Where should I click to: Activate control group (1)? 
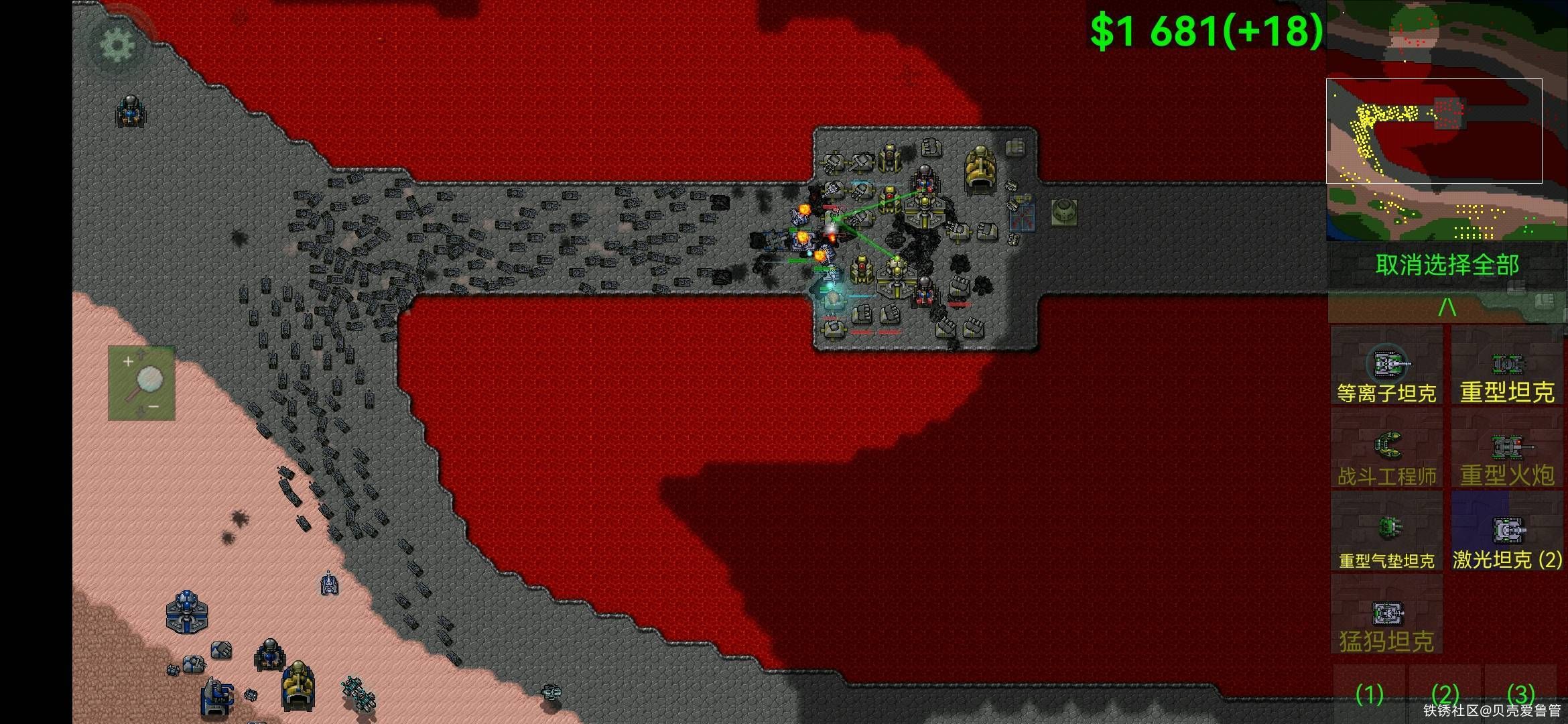pyautogui.click(x=1369, y=694)
